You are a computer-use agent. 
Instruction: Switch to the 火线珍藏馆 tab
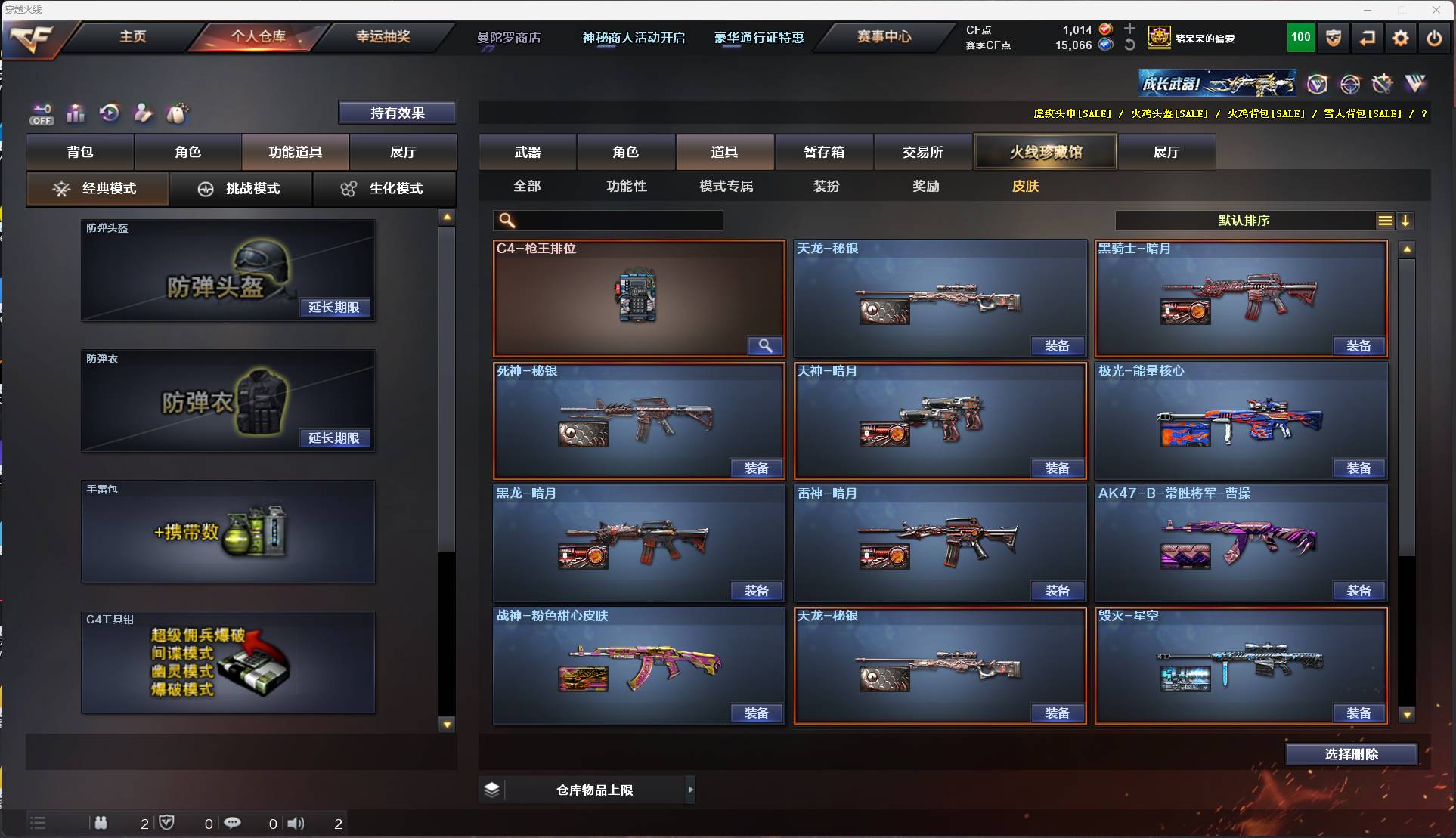(1045, 151)
